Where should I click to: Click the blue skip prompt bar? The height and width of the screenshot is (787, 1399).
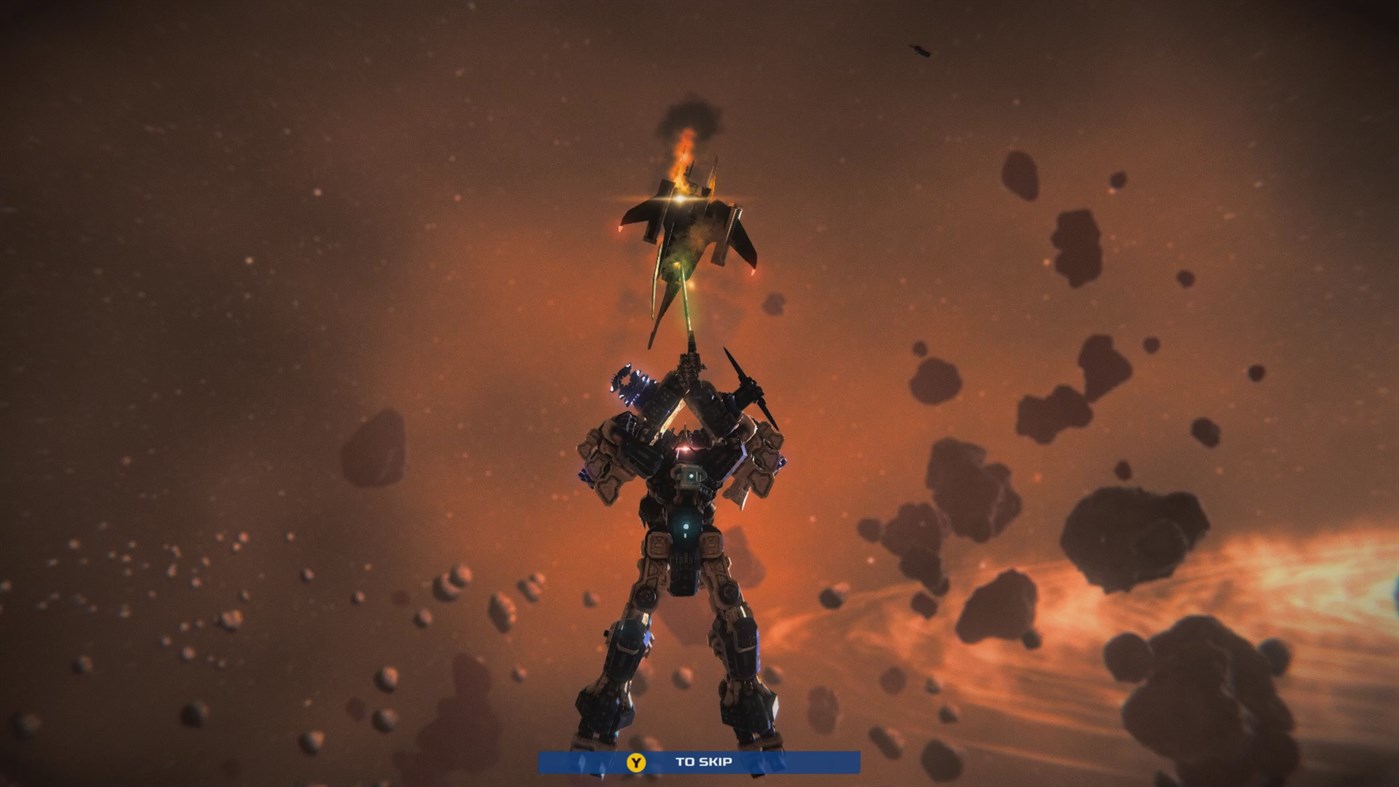tap(698, 761)
